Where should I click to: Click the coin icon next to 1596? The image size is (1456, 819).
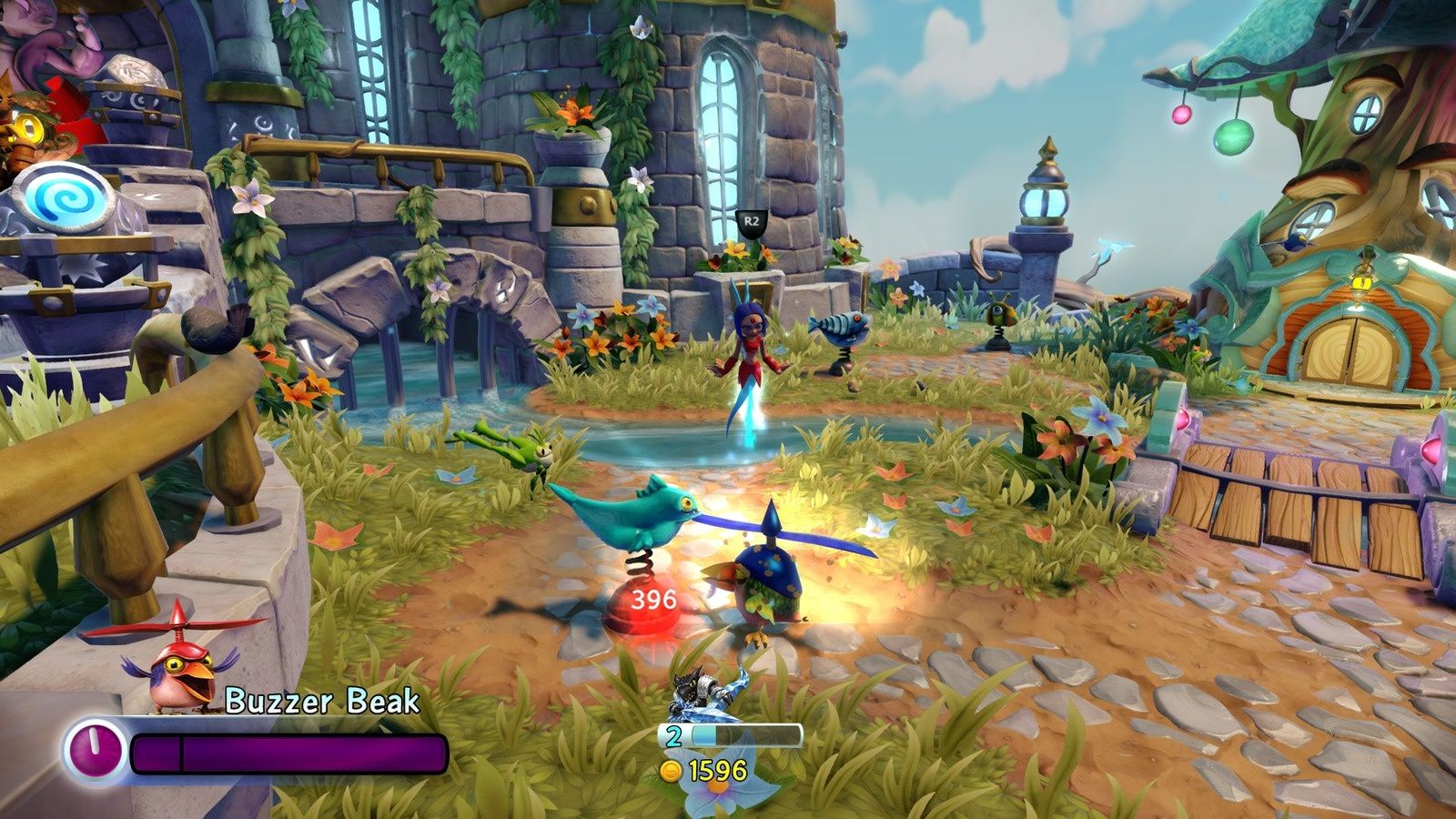(x=671, y=769)
